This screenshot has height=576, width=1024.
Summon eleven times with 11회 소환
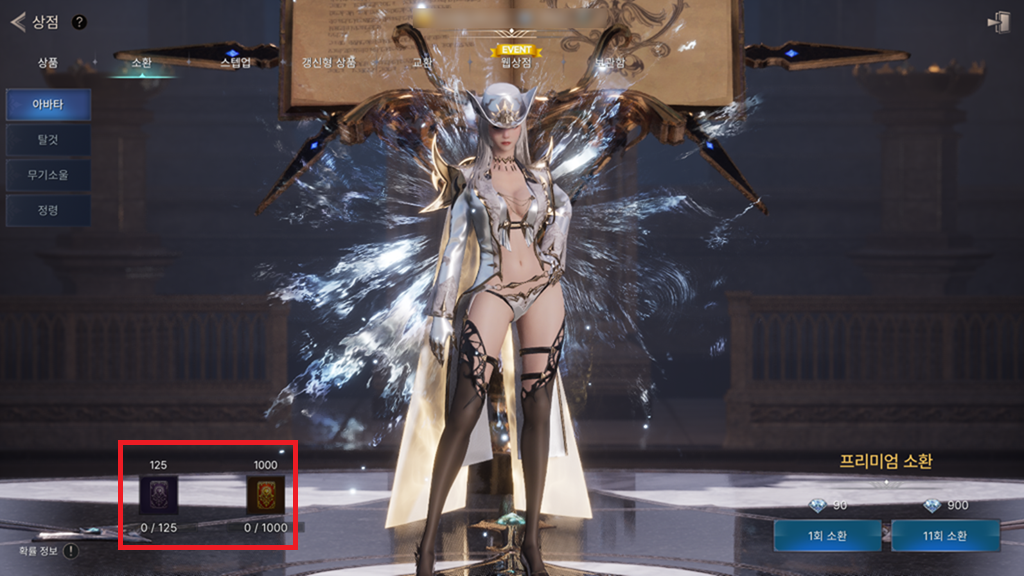click(x=945, y=535)
